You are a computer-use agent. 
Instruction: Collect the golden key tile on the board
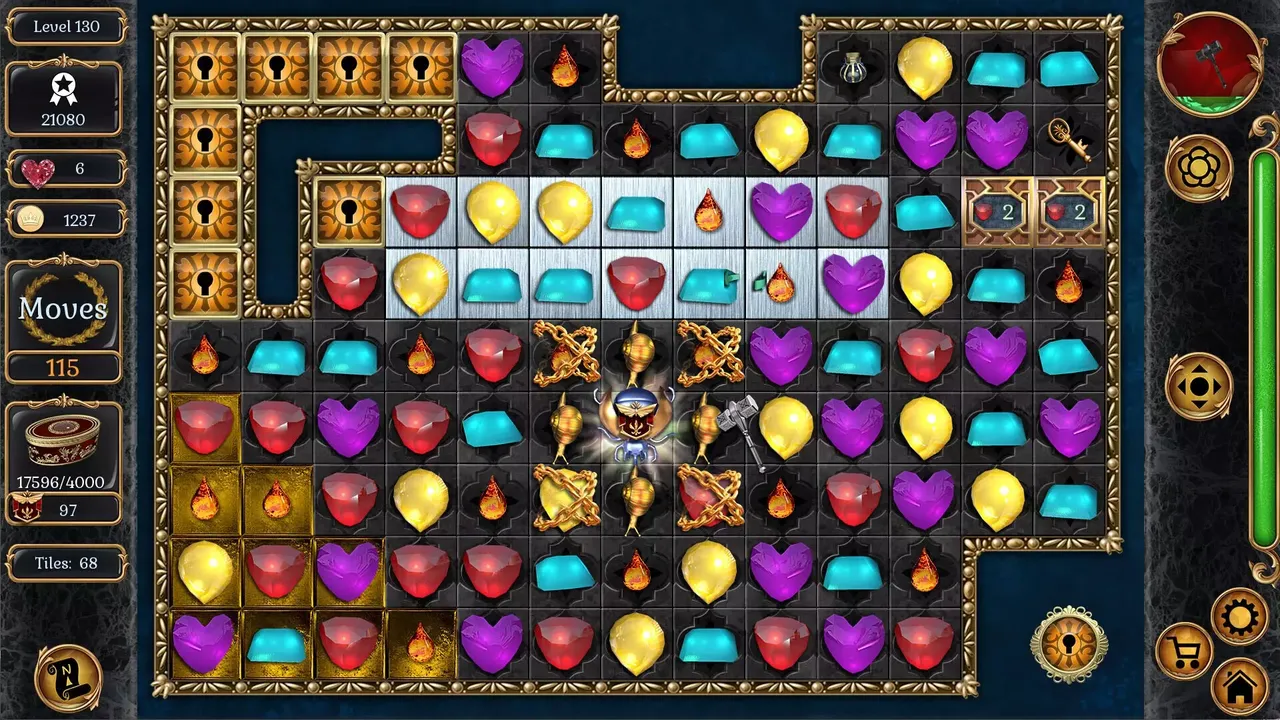coord(1069,140)
